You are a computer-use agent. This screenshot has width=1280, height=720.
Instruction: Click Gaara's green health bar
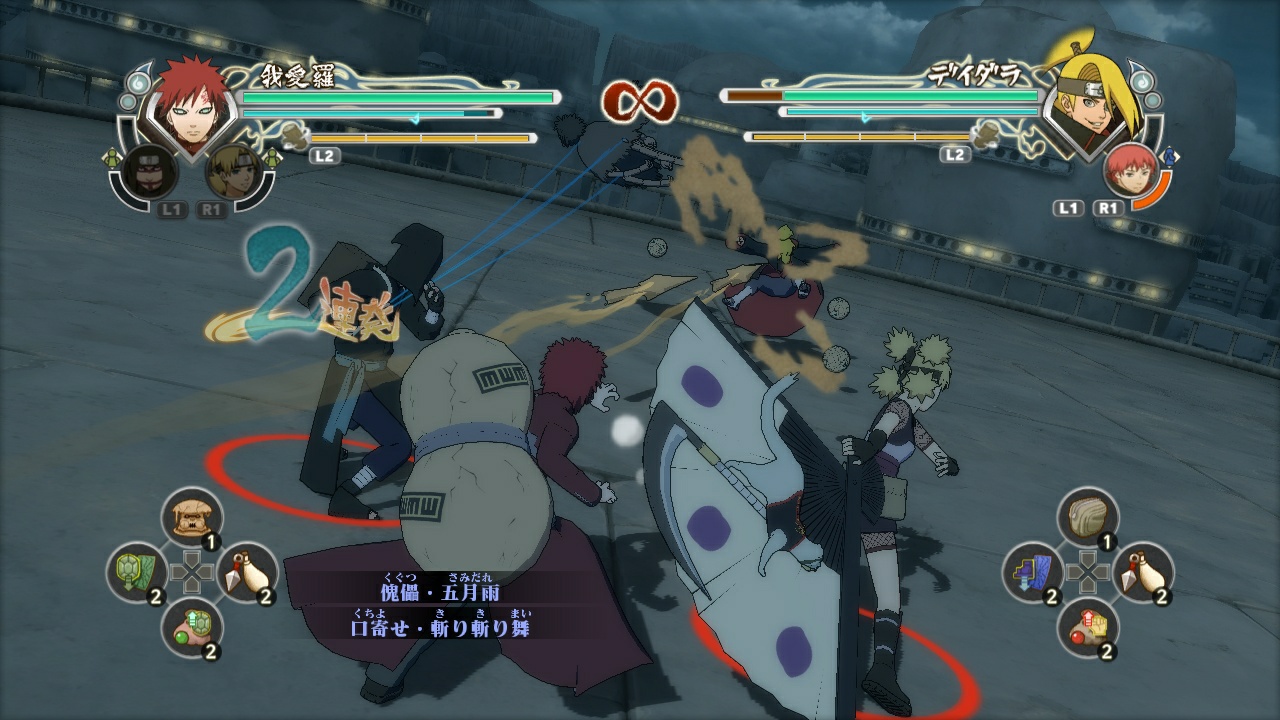[x=400, y=97]
